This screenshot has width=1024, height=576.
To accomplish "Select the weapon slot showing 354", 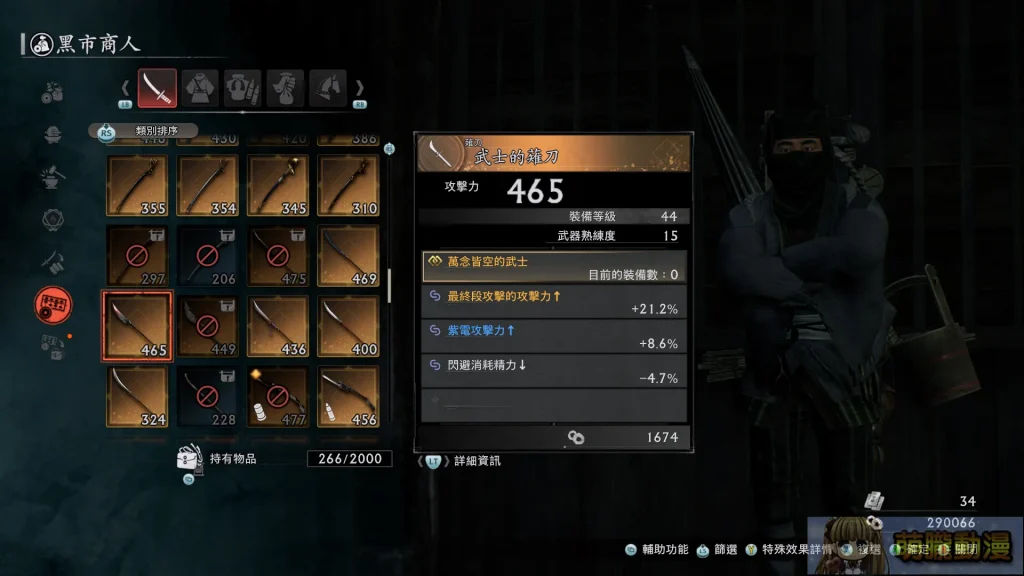I will pyautogui.click(x=207, y=186).
